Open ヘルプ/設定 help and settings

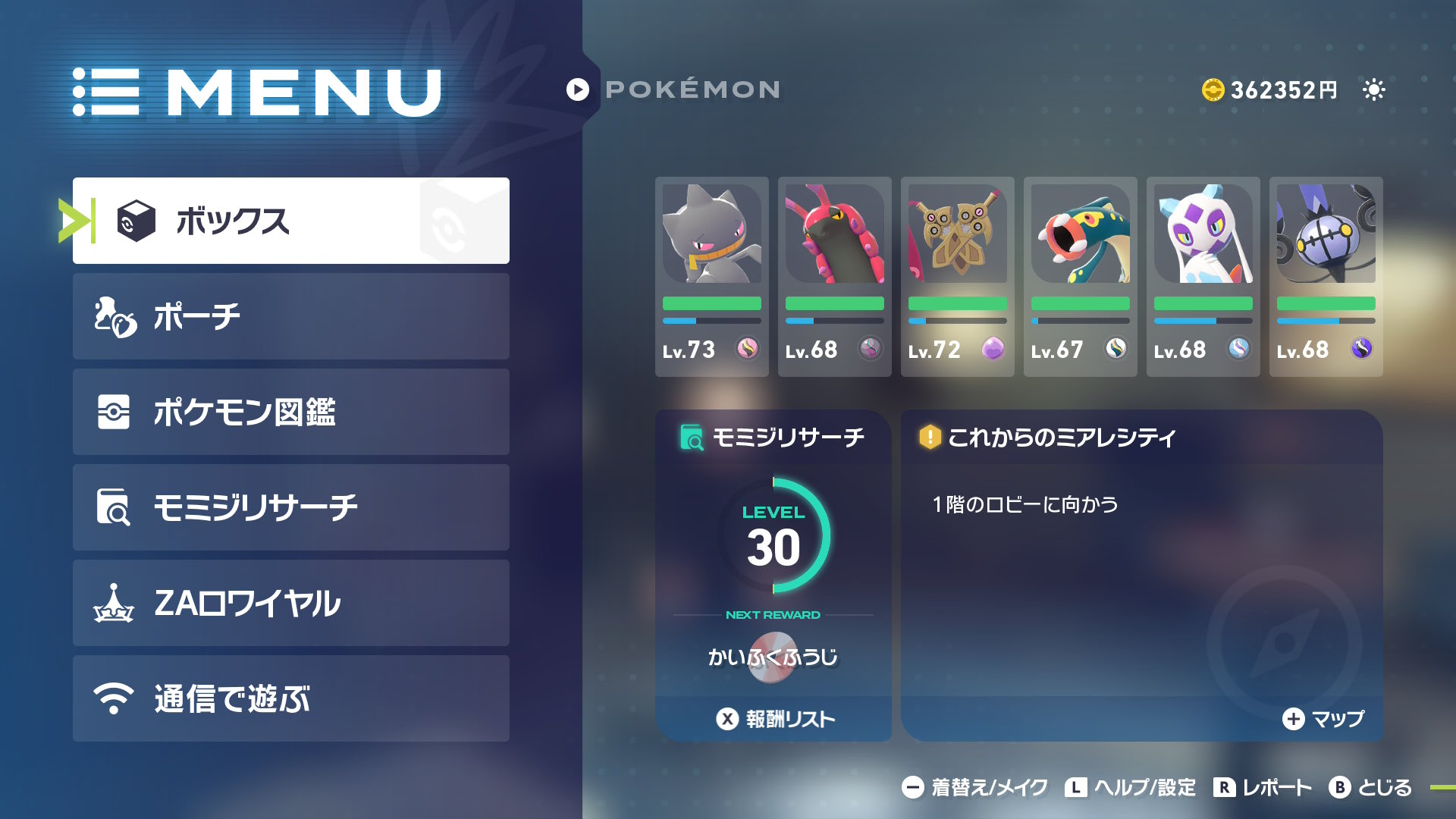click(1131, 788)
